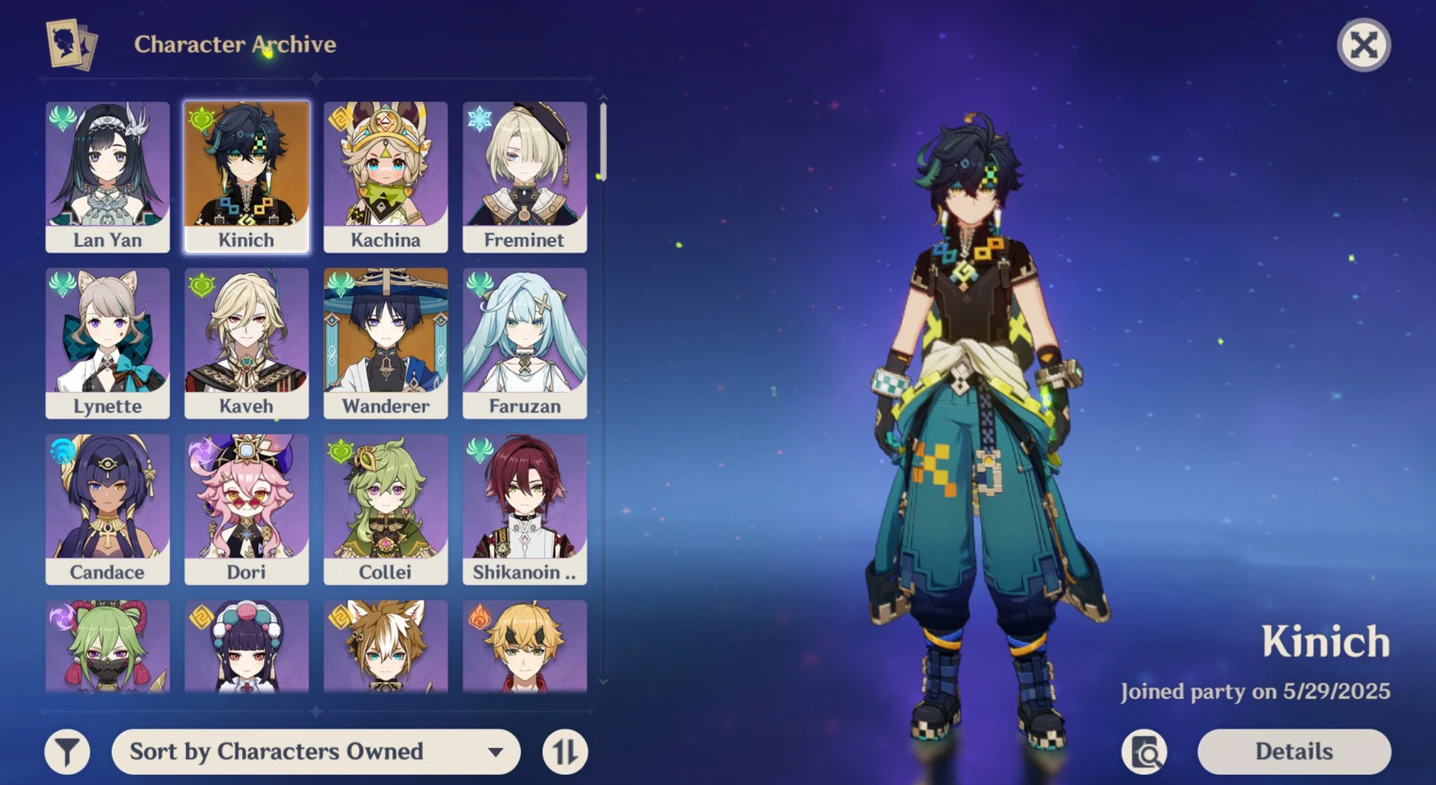This screenshot has width=1436, height=785.
Task: Click the character list scrollbar
Action: point(601,140)
